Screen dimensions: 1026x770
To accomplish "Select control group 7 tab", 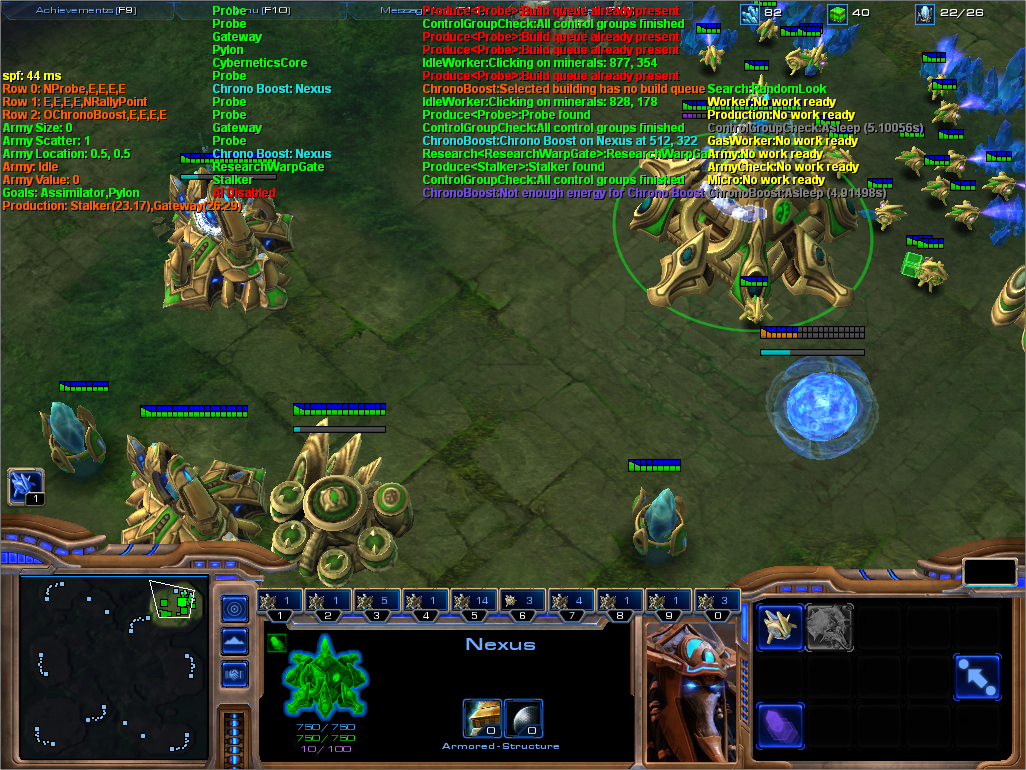I will (571, 601).
